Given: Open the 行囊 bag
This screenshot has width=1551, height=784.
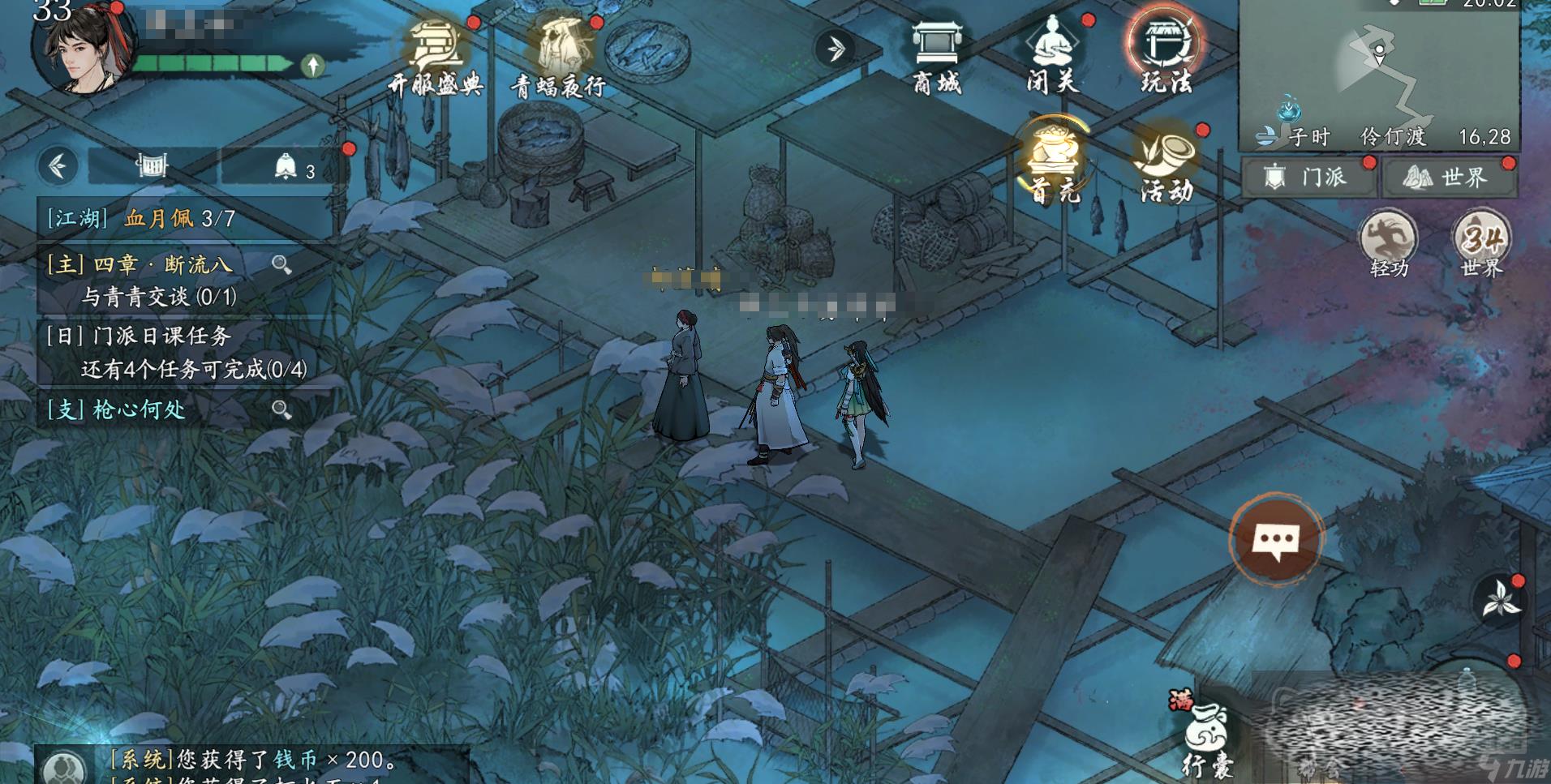Looking at the screenshot, I should tap(1206, 736).
